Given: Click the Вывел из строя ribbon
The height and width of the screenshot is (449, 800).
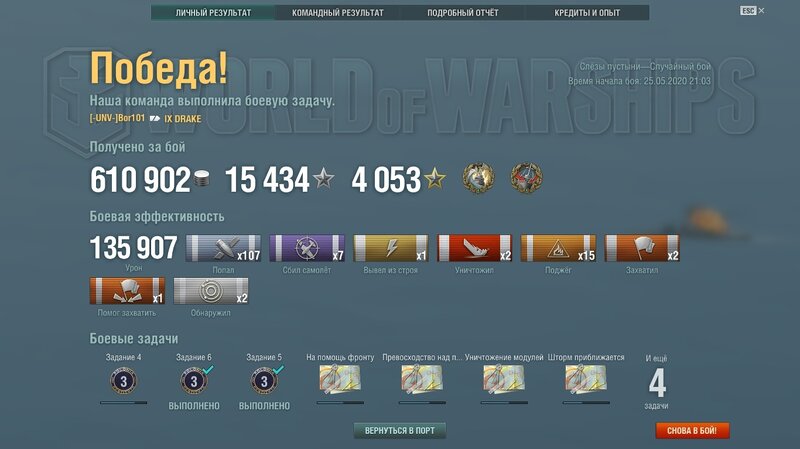Looking at the screenshot, I should pyautogui.click(x=391, y=249).
